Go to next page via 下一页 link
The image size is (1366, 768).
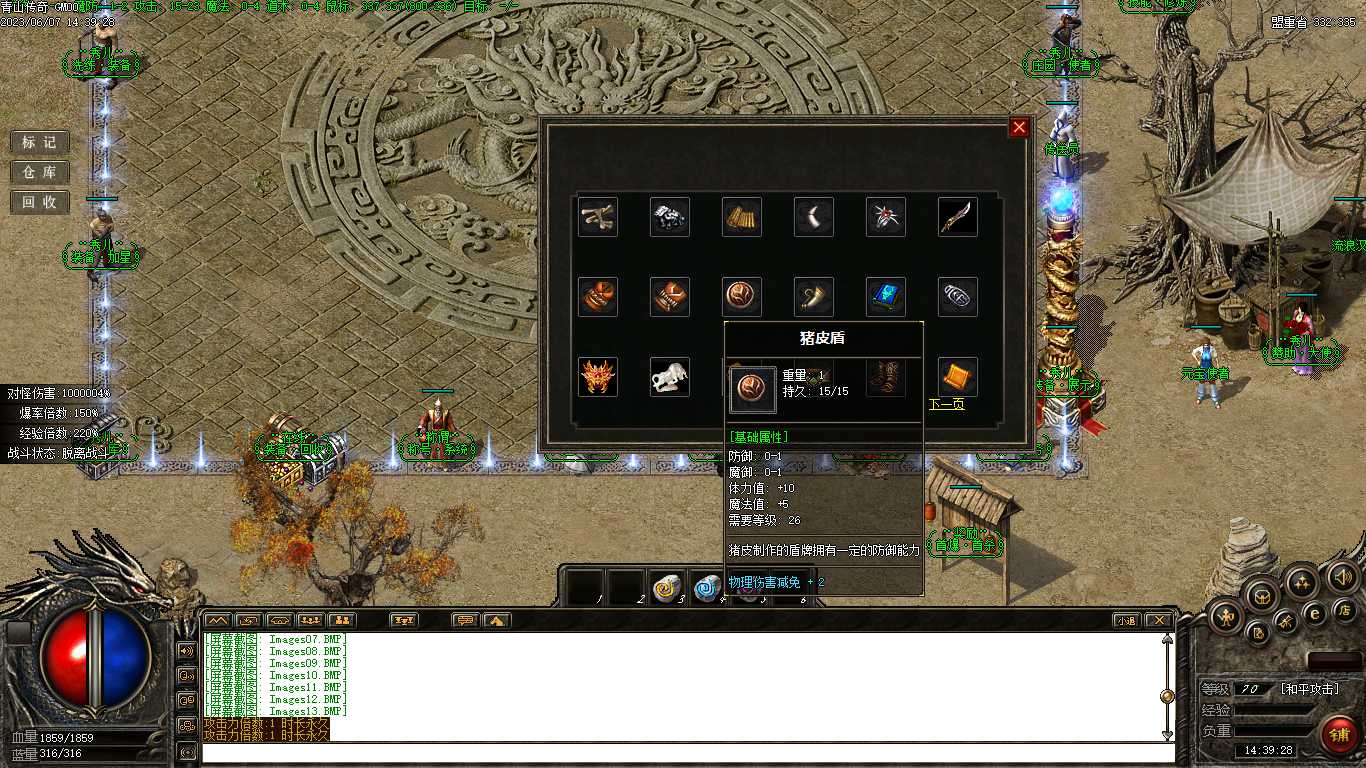pos(946,405)
